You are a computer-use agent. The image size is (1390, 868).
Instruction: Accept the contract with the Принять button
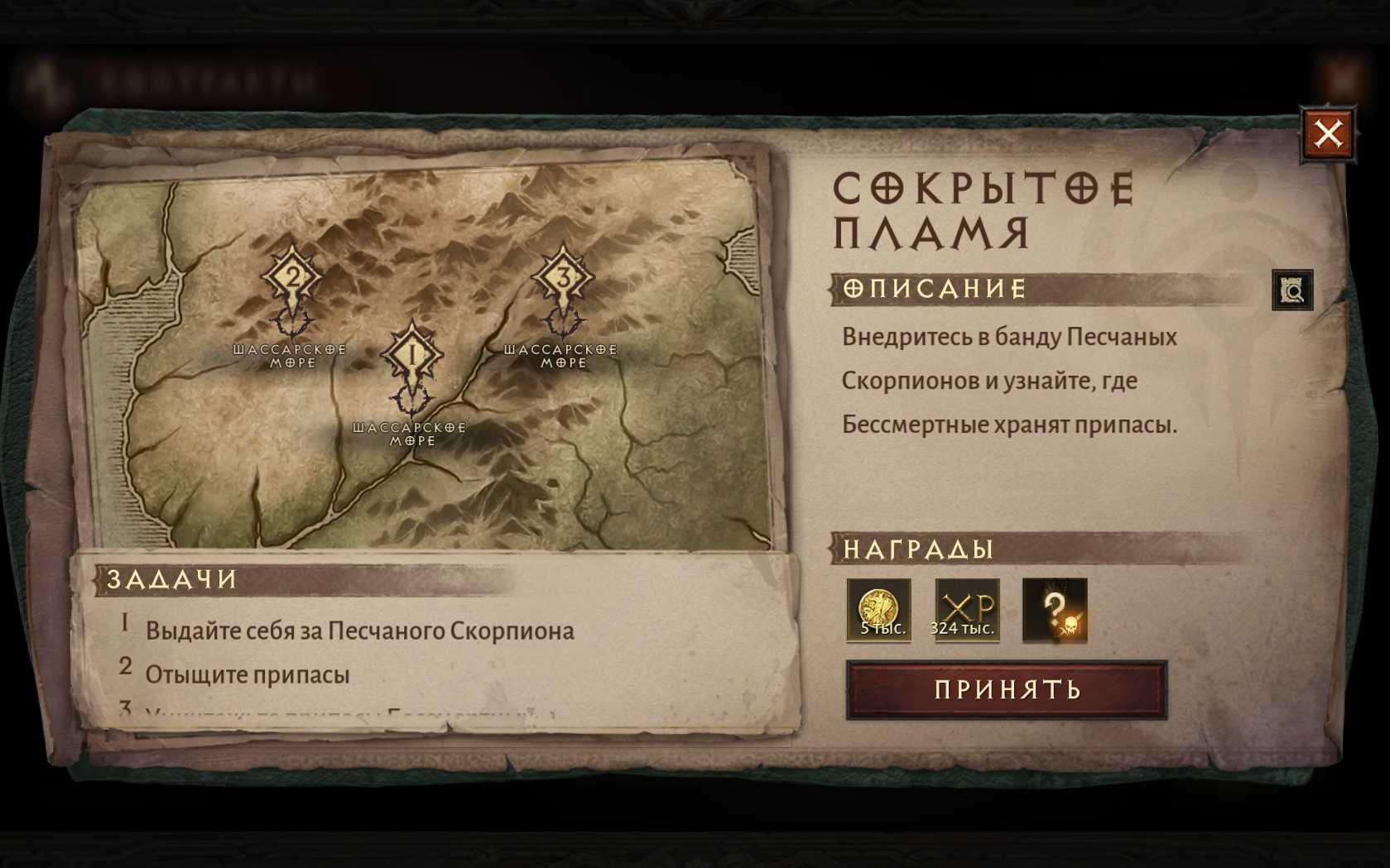coord(1006,689)
